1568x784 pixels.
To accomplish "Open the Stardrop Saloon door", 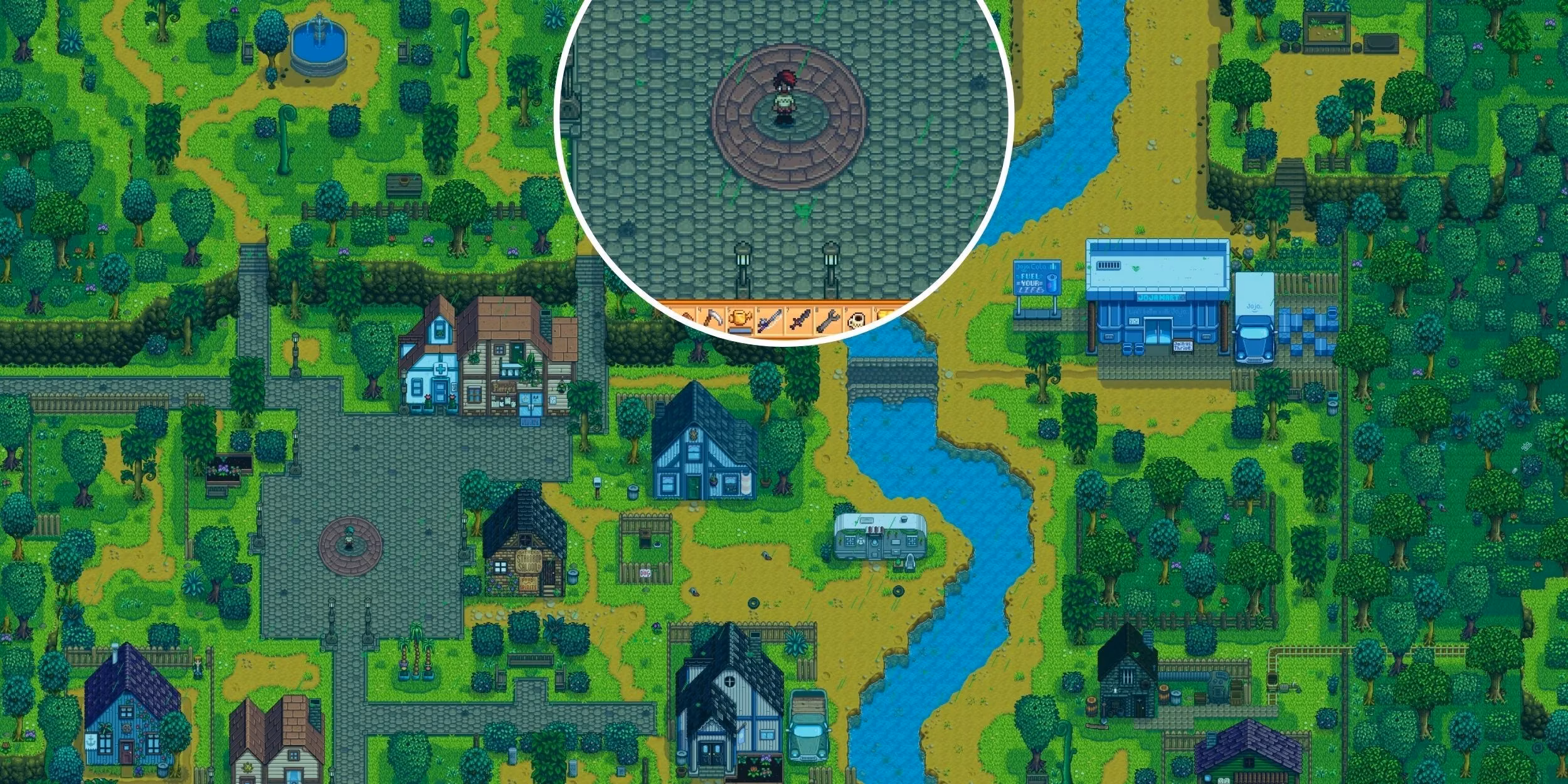I will pos(551,575).
